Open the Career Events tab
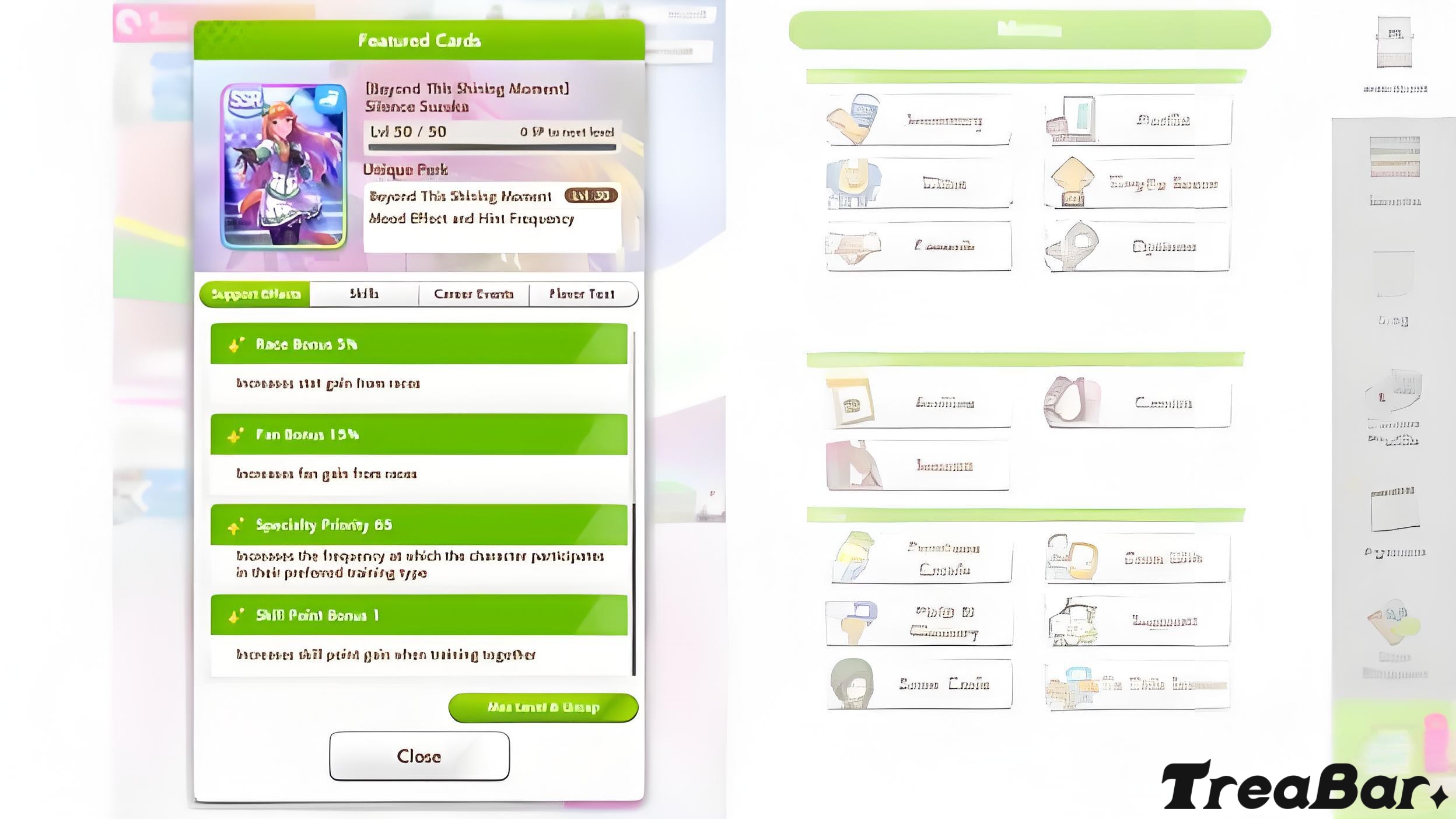Screen dimensions: 1456x819 474,295
